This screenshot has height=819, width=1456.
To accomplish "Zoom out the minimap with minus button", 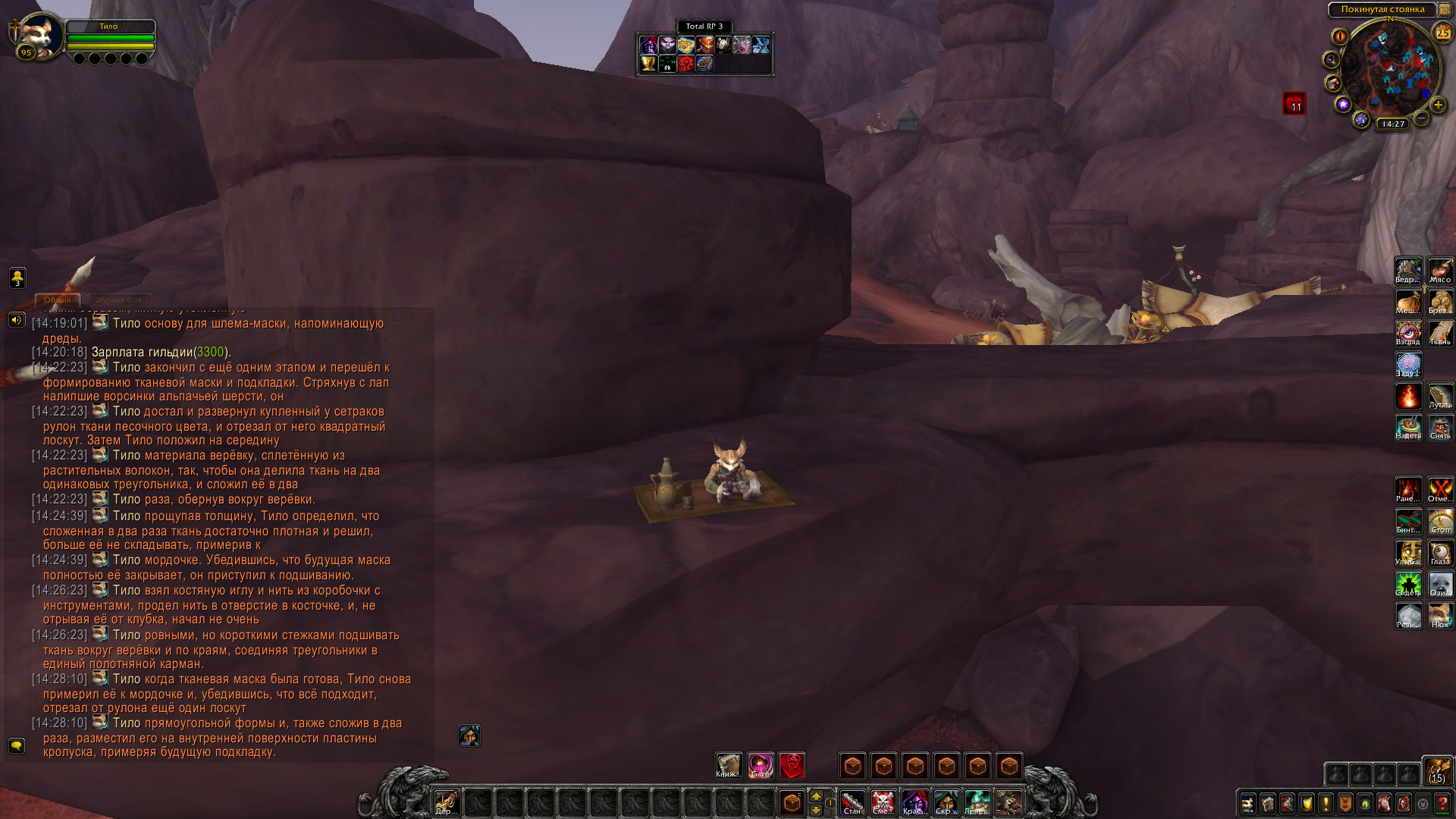I will (x=1422, y=118).
